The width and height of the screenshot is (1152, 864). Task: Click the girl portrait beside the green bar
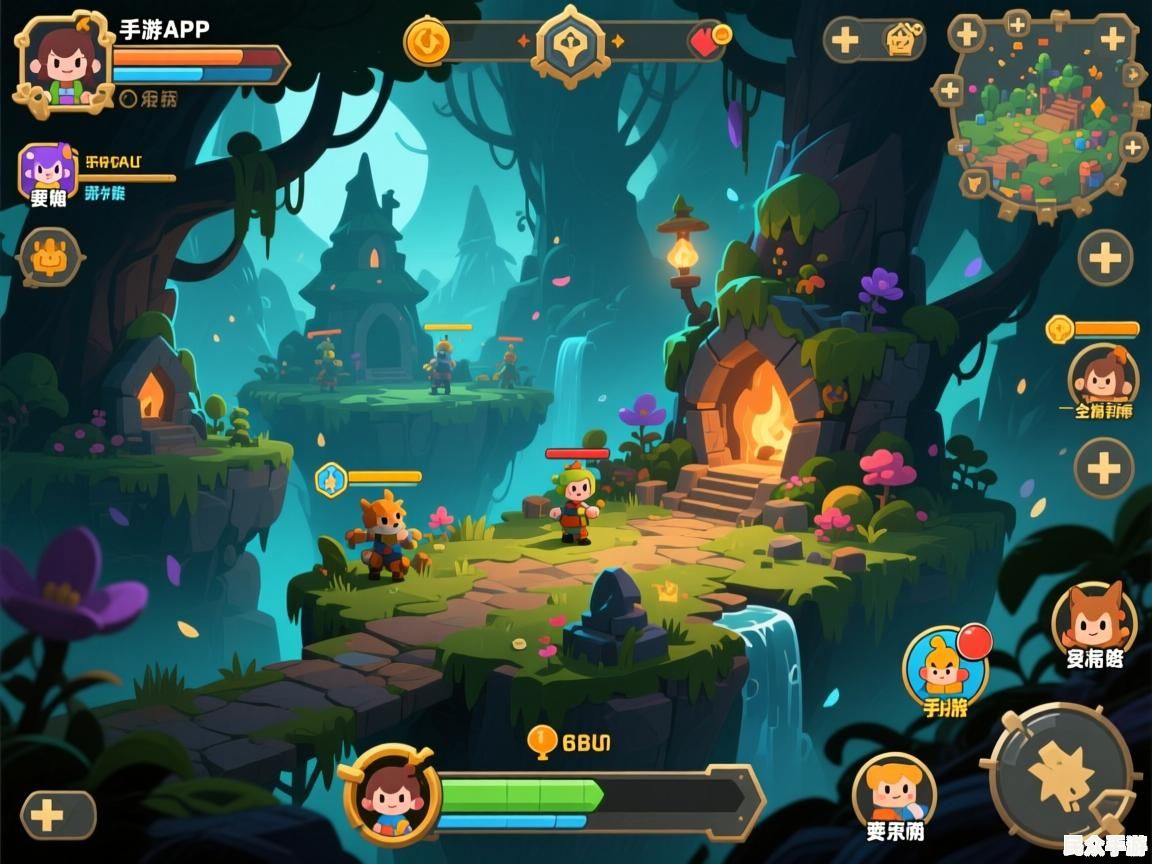click(x=391, y=794)
